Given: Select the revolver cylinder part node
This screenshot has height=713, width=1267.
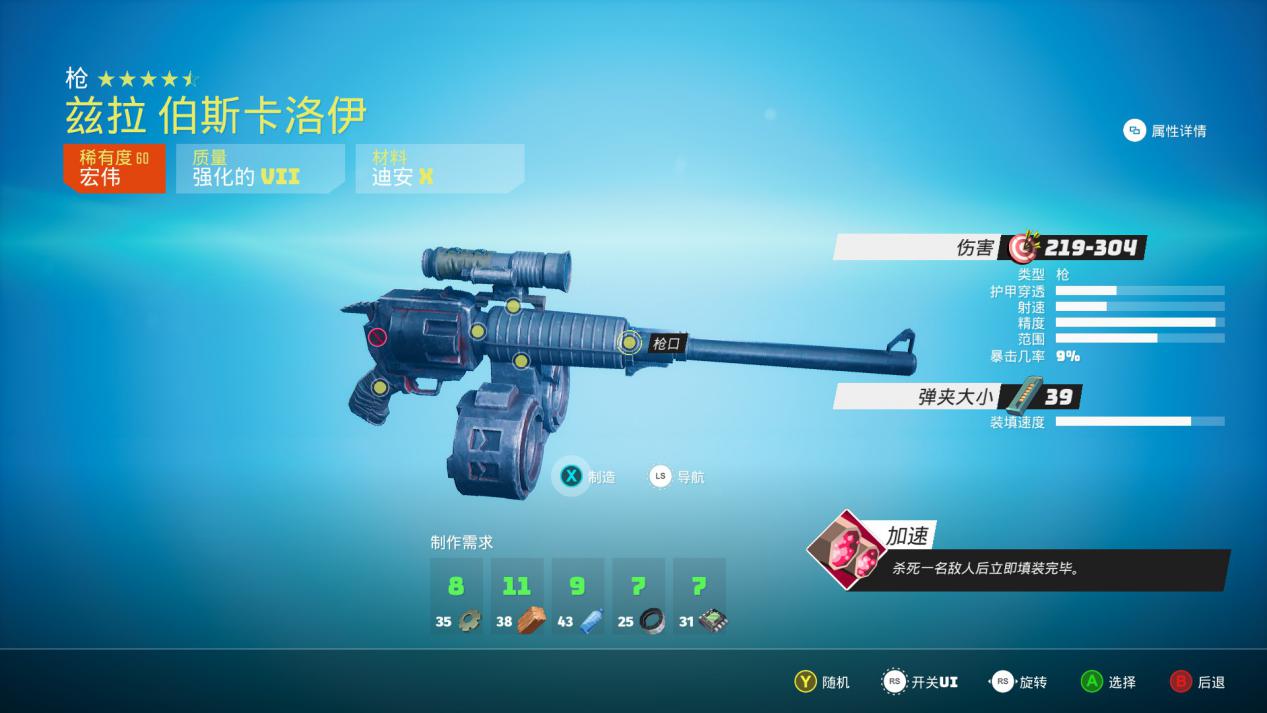Looking at the screenshot, I should (478, 331).
